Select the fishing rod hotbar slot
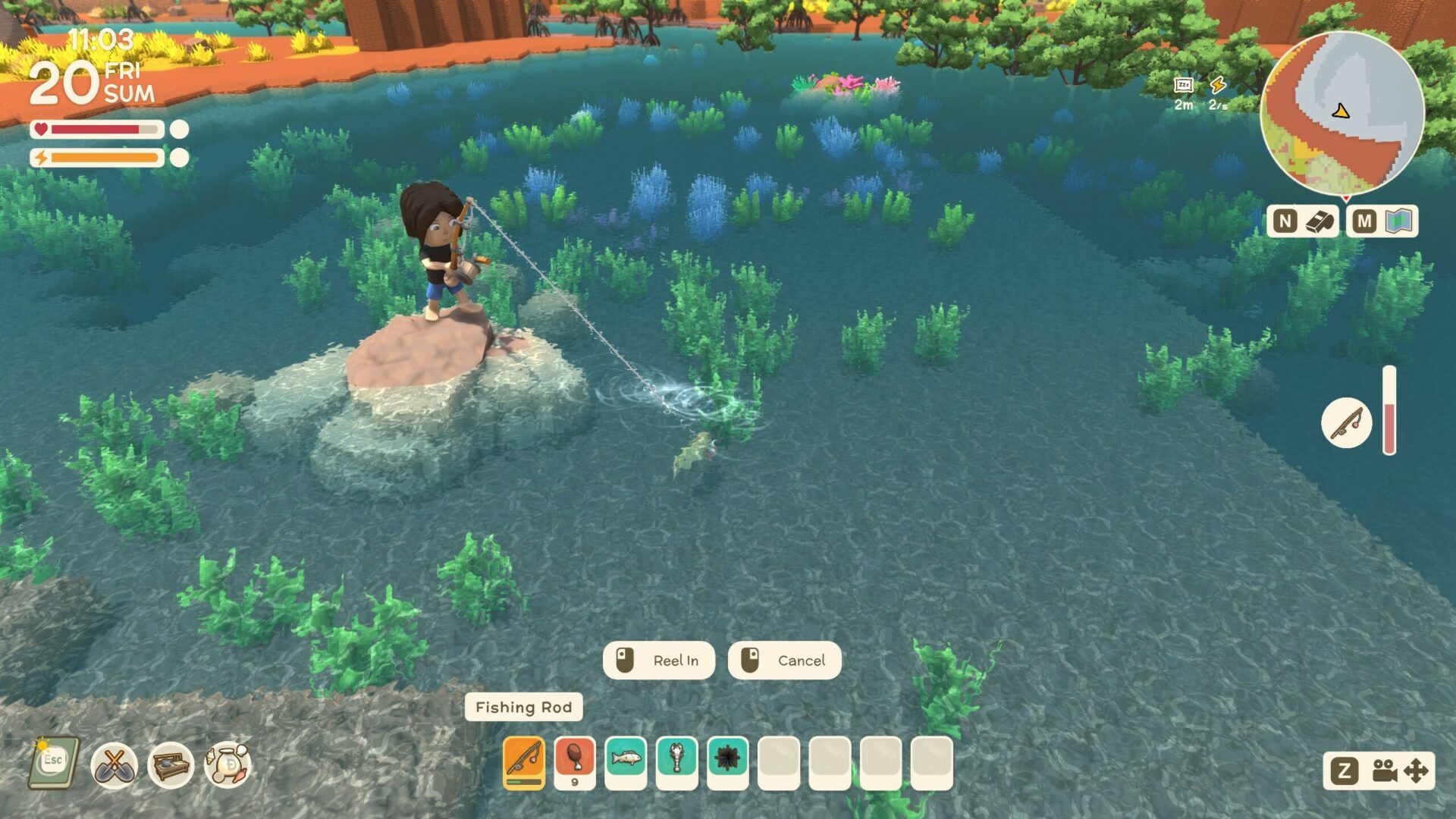 tap(524, 762)
